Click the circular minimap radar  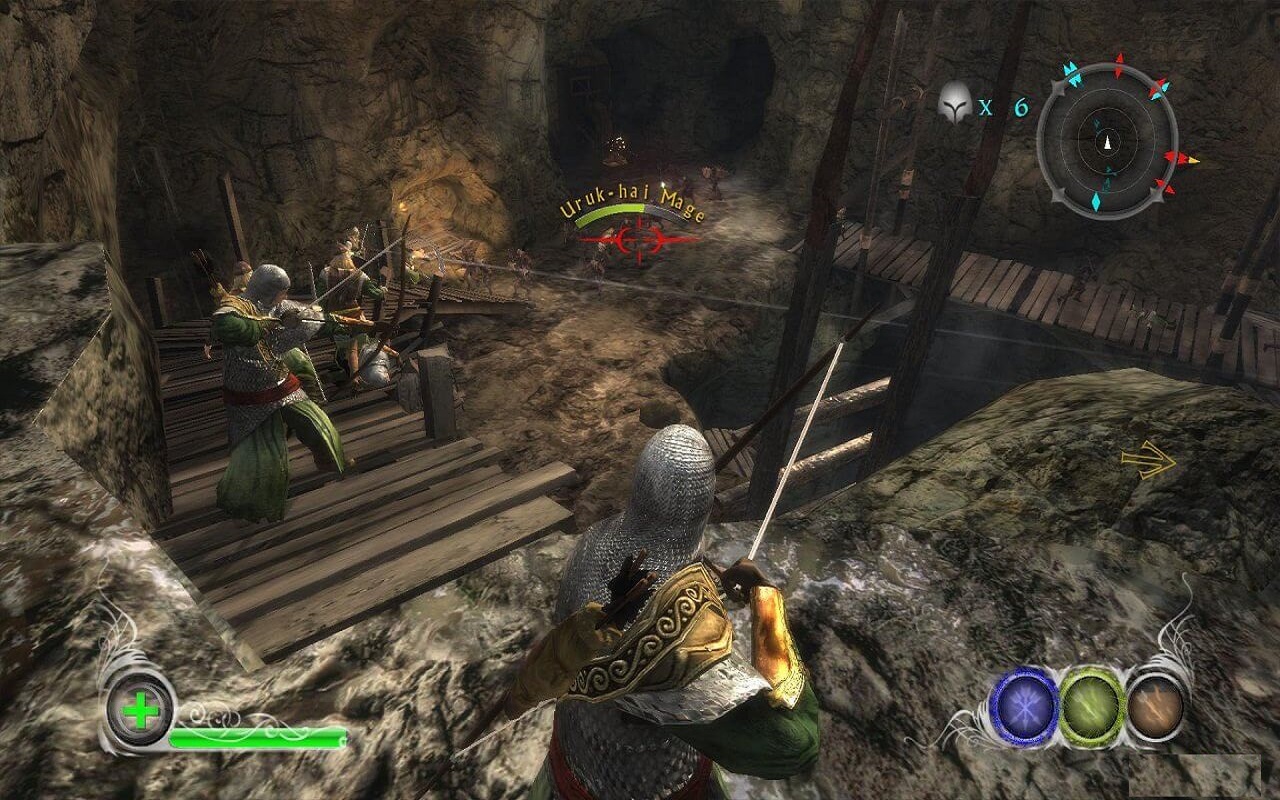tap(1107, 141)
